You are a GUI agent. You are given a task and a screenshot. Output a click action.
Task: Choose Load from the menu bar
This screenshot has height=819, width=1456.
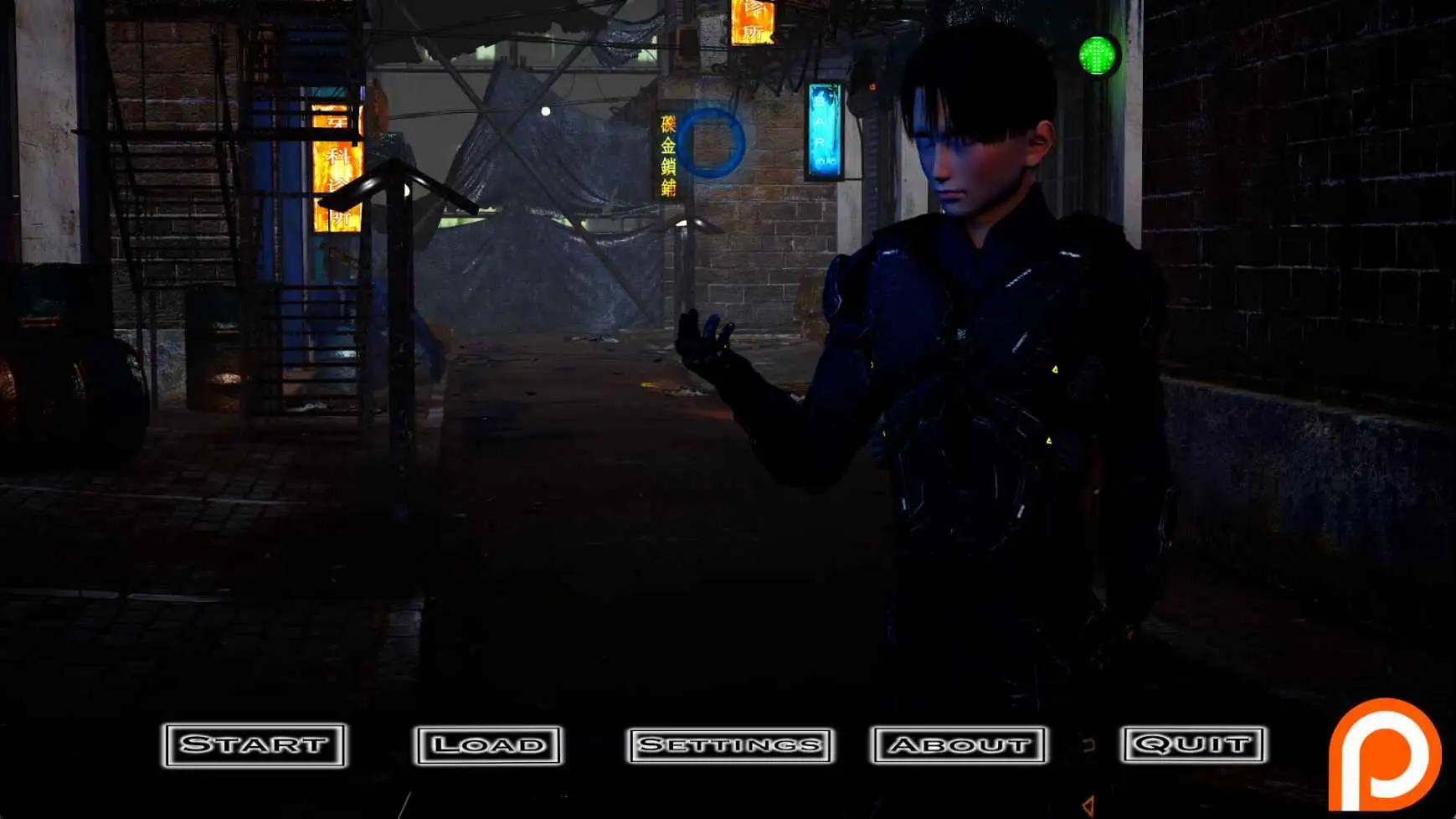coord(490,744)
